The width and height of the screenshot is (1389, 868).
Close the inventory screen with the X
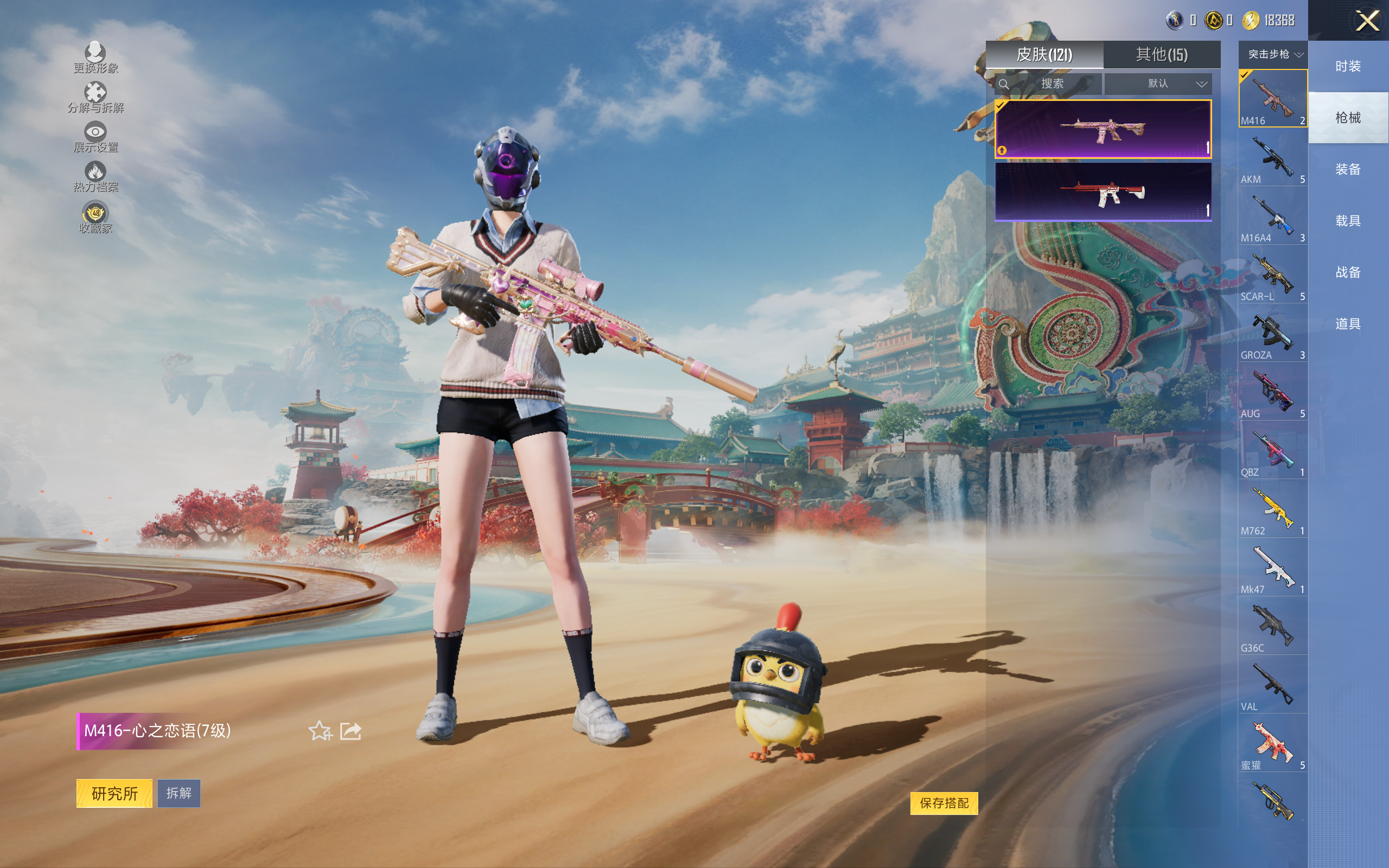tap(1367, 21)
